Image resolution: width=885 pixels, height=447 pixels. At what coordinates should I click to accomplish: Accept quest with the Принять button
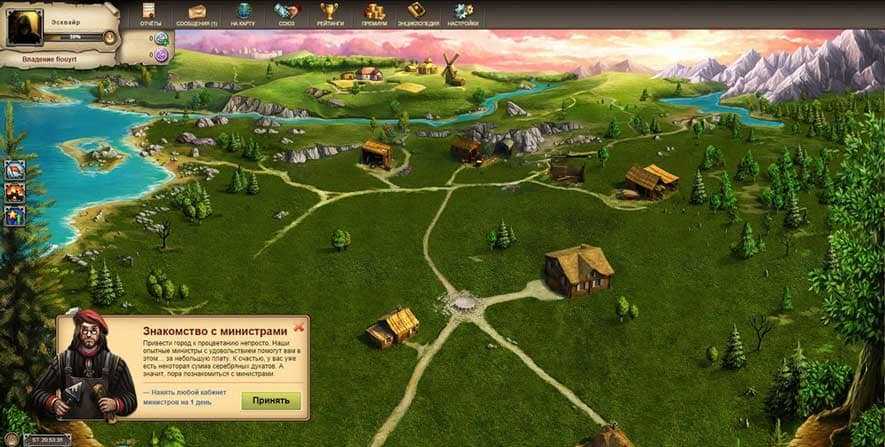[x=270, y=400]
